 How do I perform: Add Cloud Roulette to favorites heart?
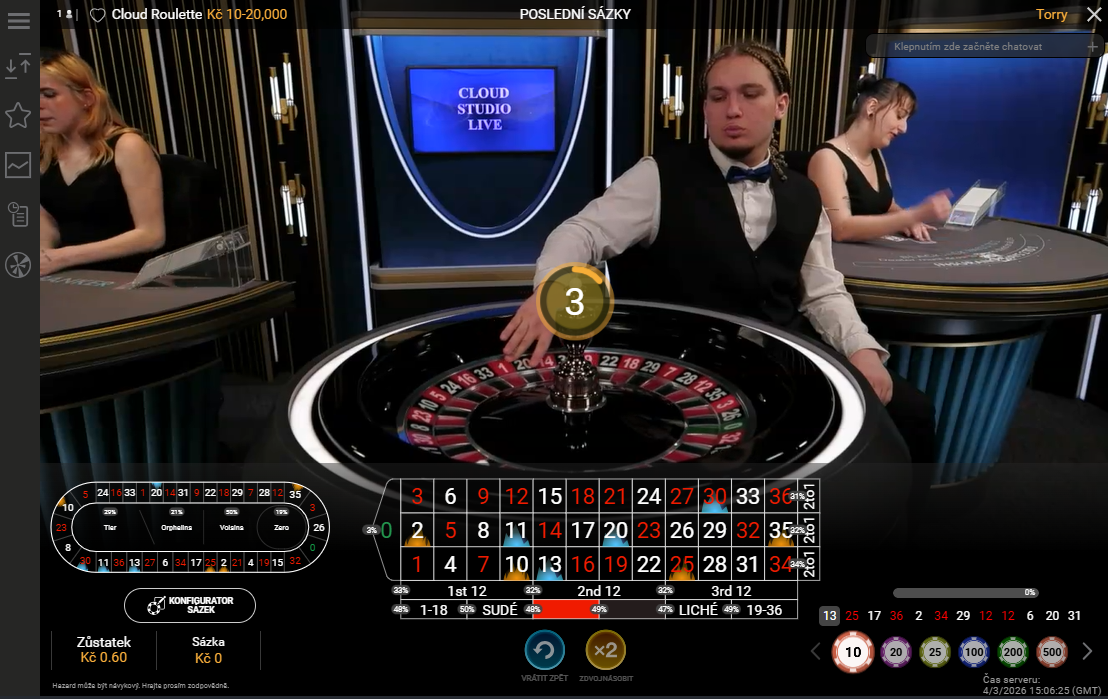click(97, 15)
